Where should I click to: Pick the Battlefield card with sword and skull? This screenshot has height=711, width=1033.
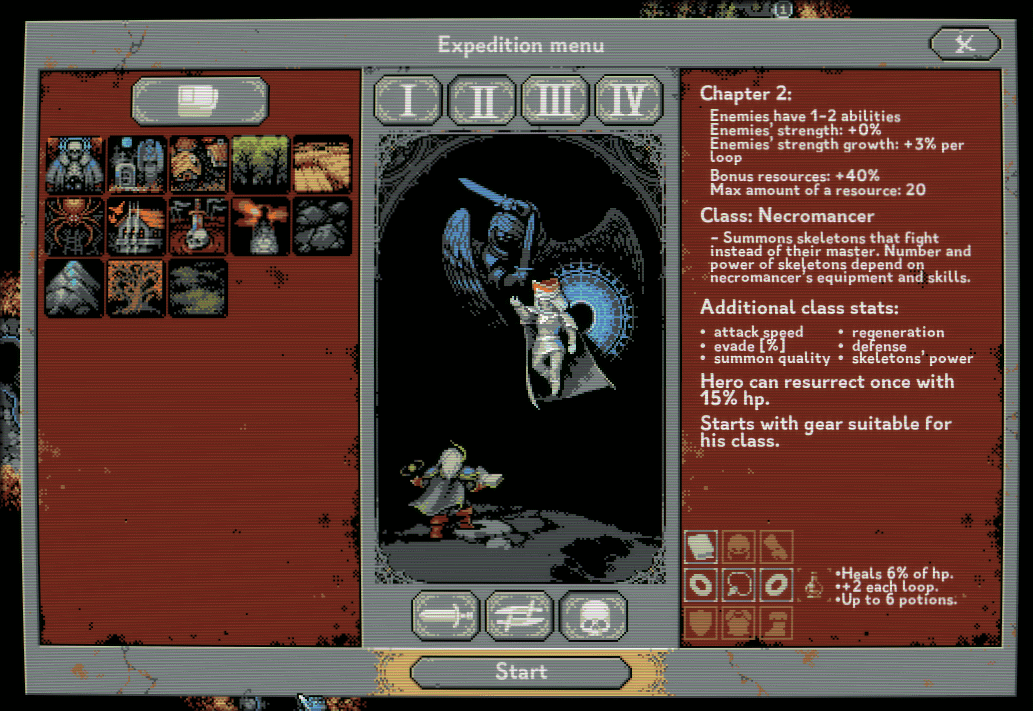pos(199,227)
